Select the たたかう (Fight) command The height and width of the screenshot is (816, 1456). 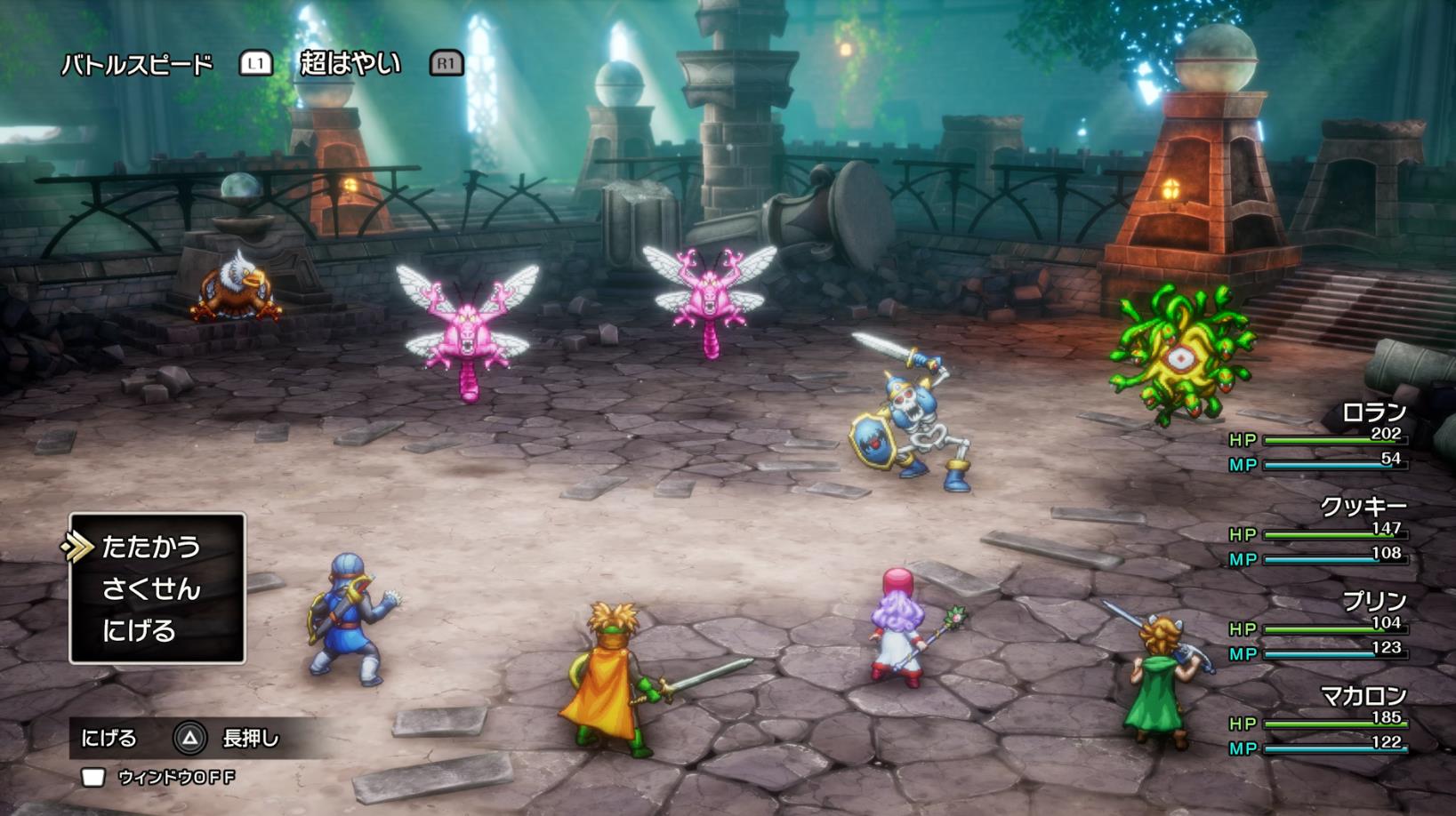click(x=150, y=547)
